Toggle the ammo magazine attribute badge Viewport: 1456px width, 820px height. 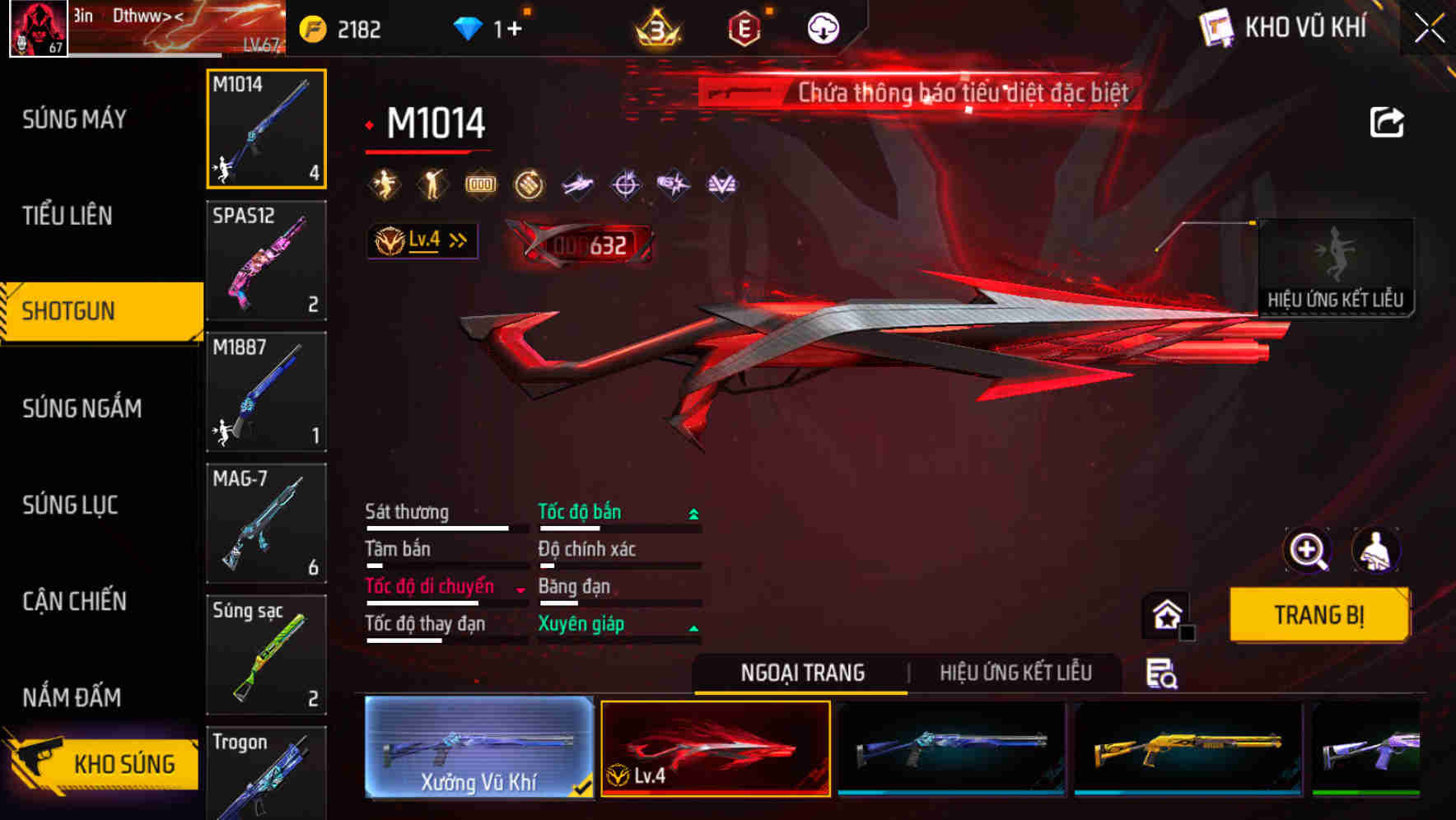coord(480,183)
